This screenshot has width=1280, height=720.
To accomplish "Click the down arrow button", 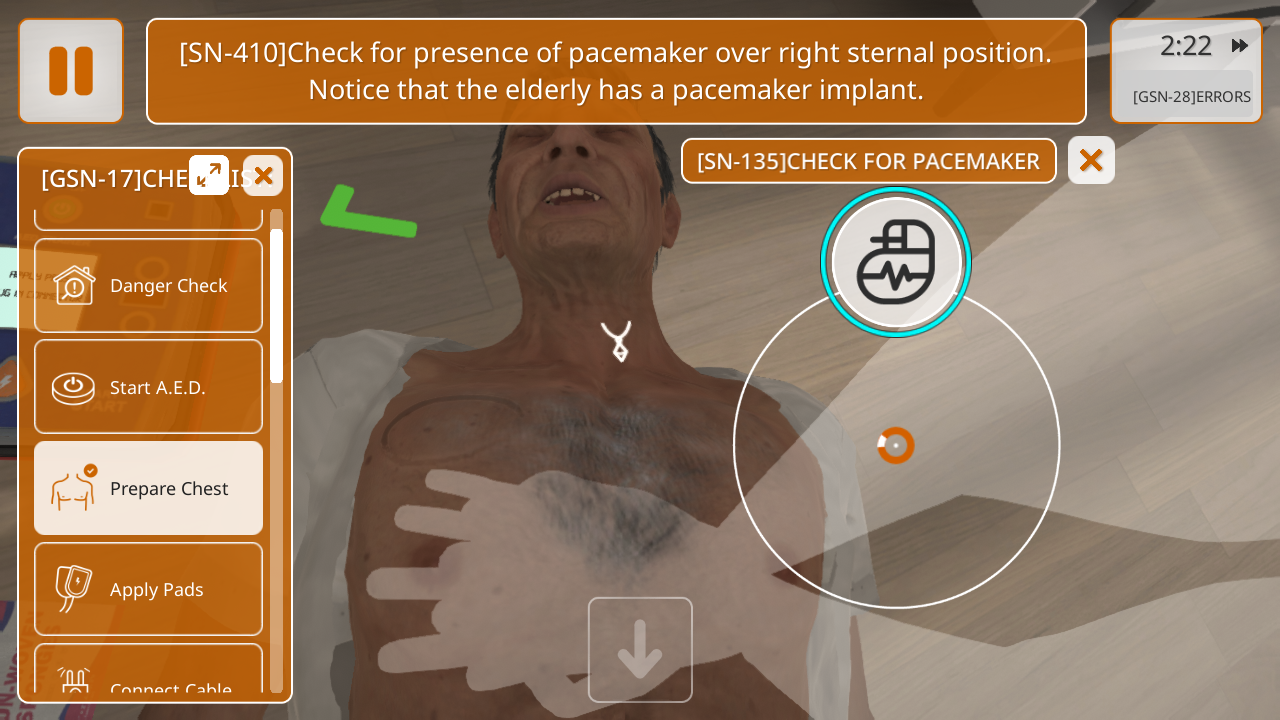I will click(640, 650).
